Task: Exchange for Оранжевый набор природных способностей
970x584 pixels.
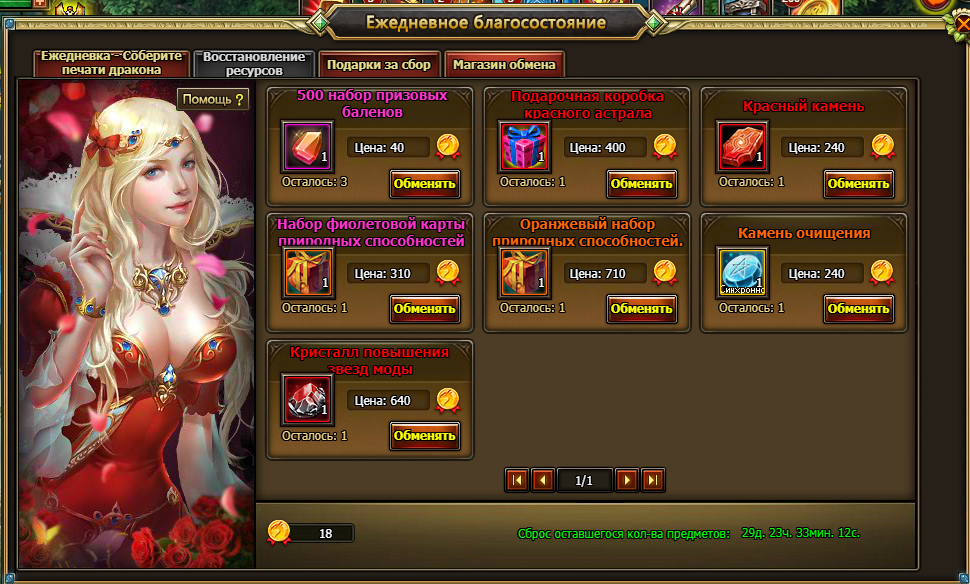Action: click(x=642, y=309)
